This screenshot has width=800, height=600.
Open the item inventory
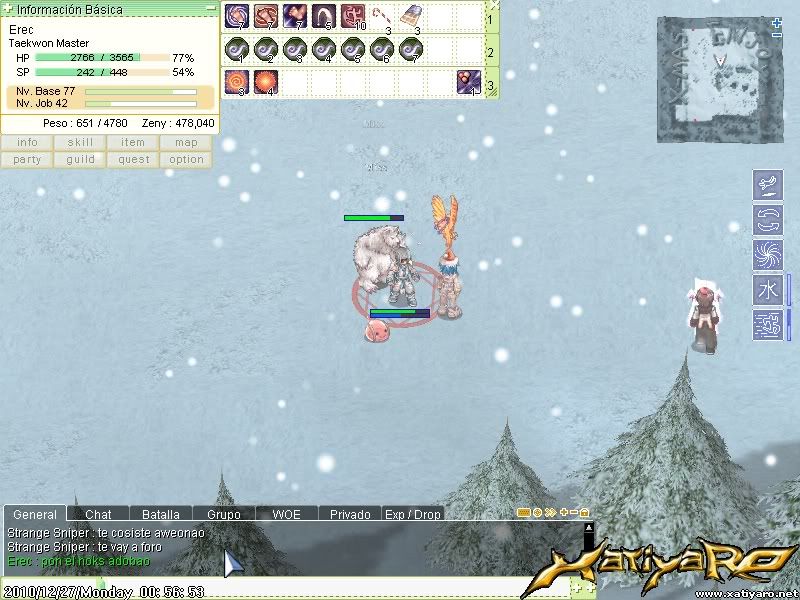[133, 143]
